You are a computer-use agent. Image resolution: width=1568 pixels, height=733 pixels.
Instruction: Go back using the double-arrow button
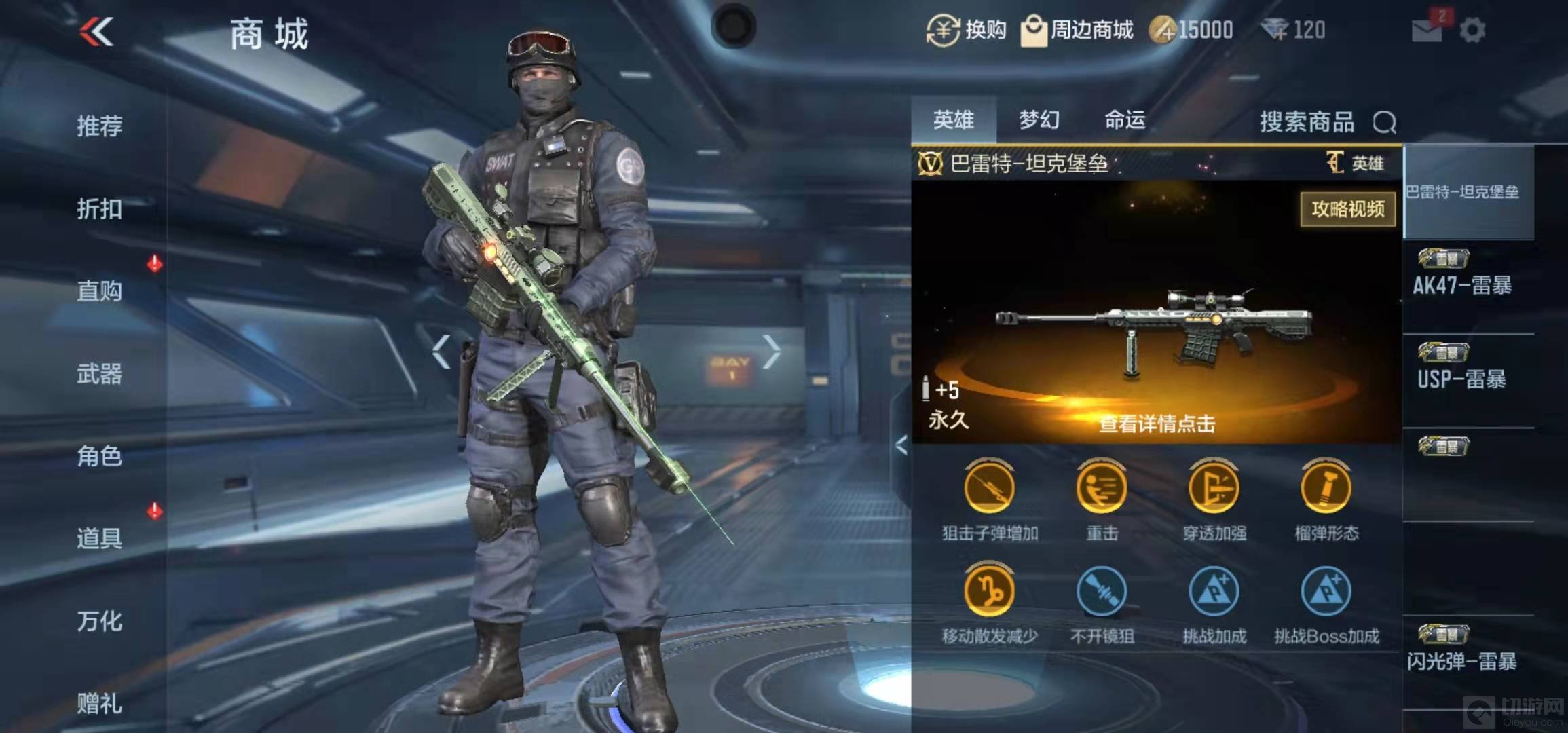click(x=96, y=32)
